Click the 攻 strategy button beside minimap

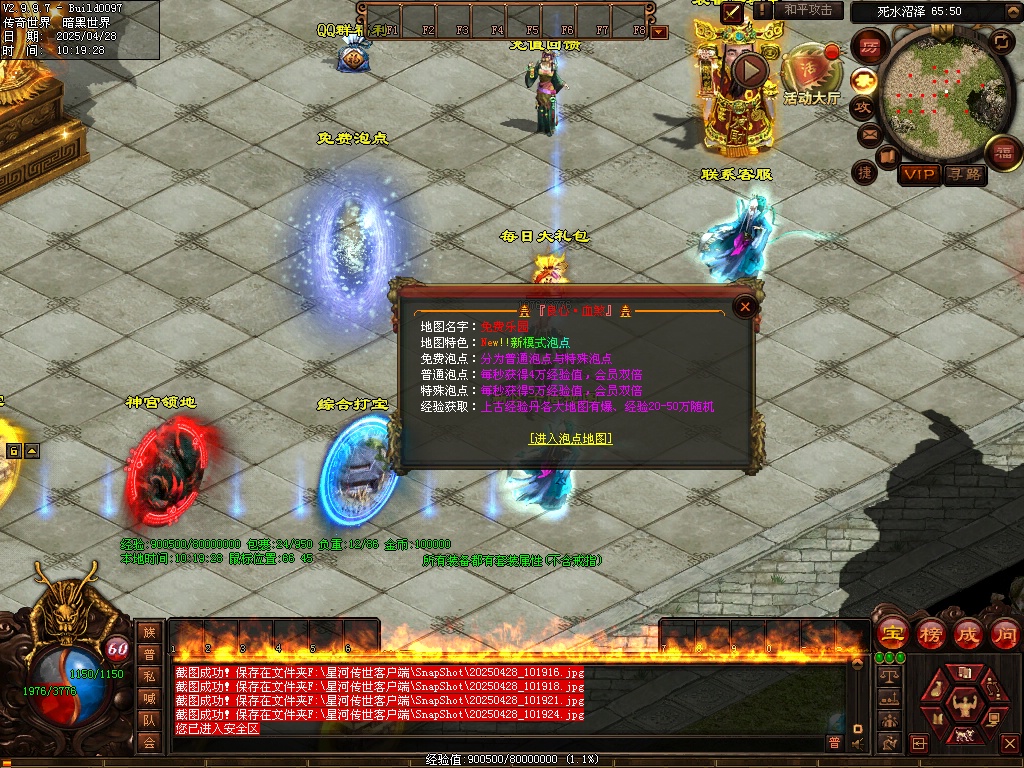pyautogui.click(x=864, y=107)
